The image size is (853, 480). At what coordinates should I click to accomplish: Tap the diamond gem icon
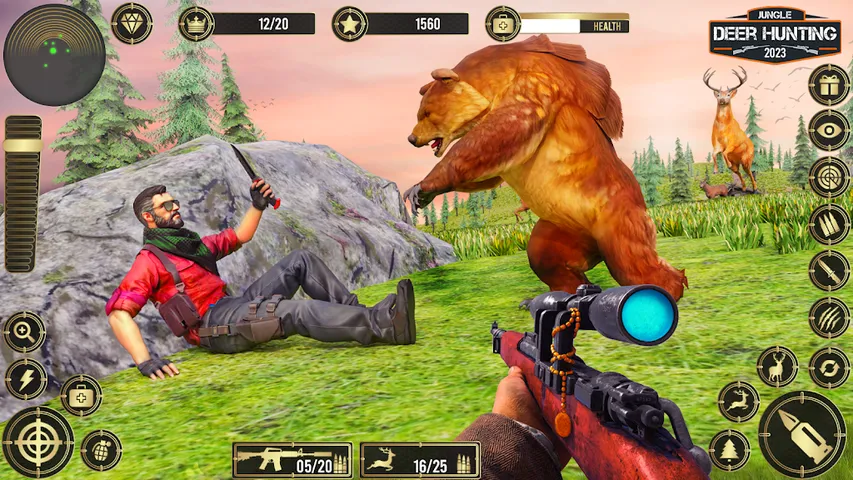[131, 23]
